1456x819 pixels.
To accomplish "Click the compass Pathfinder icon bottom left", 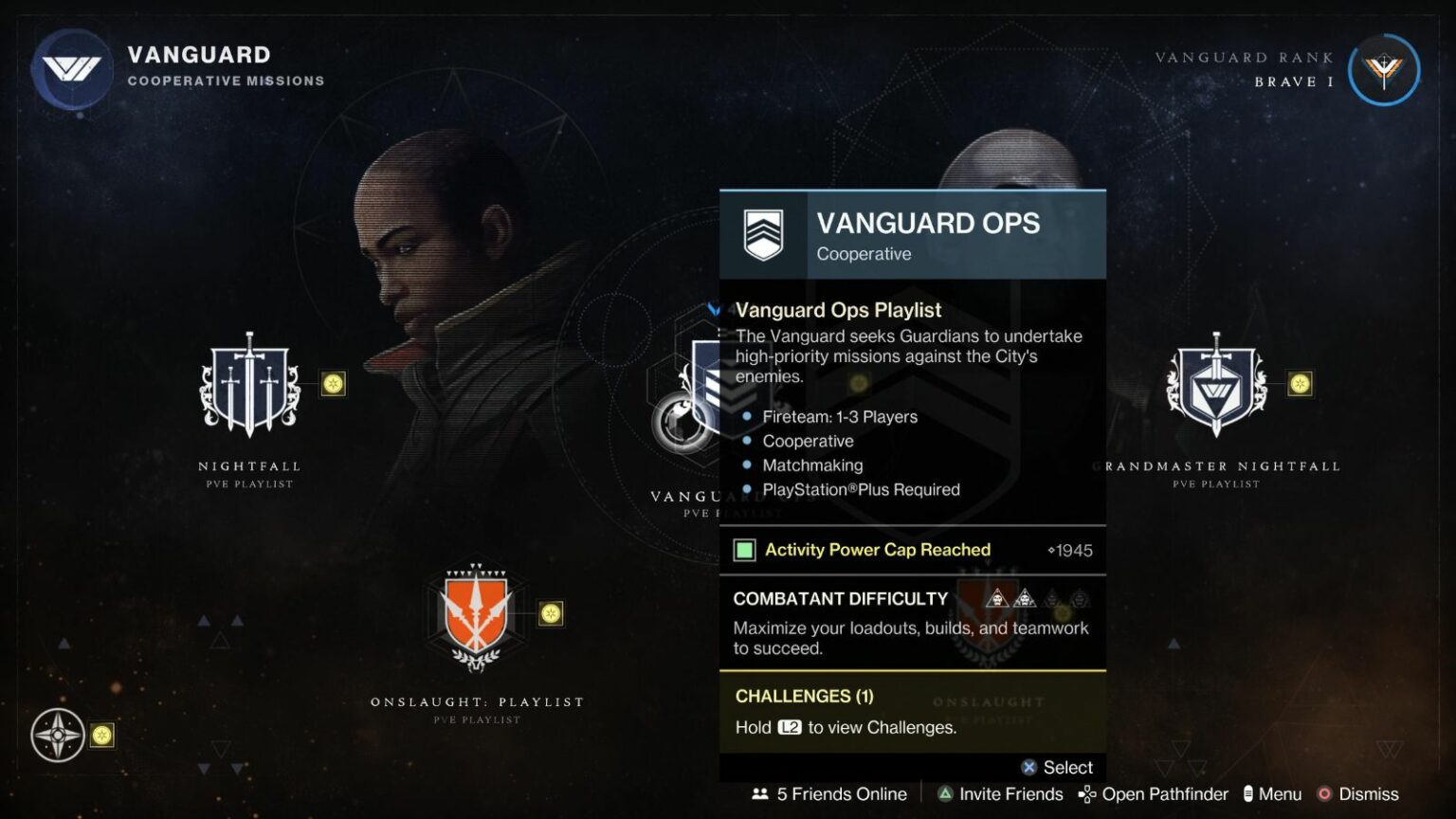I will pos(60,735).
